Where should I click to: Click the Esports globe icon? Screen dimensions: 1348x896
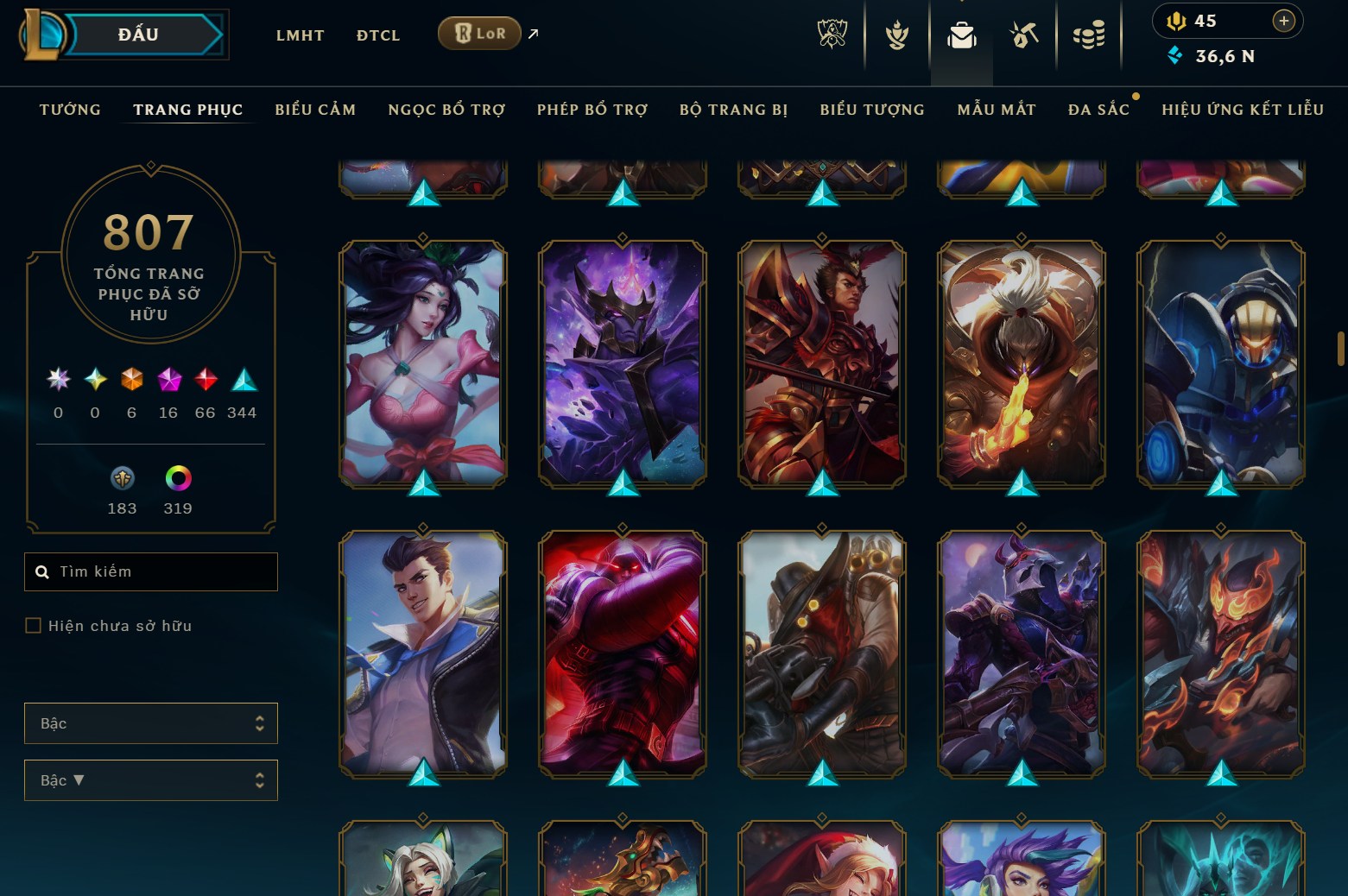point(832,35)
